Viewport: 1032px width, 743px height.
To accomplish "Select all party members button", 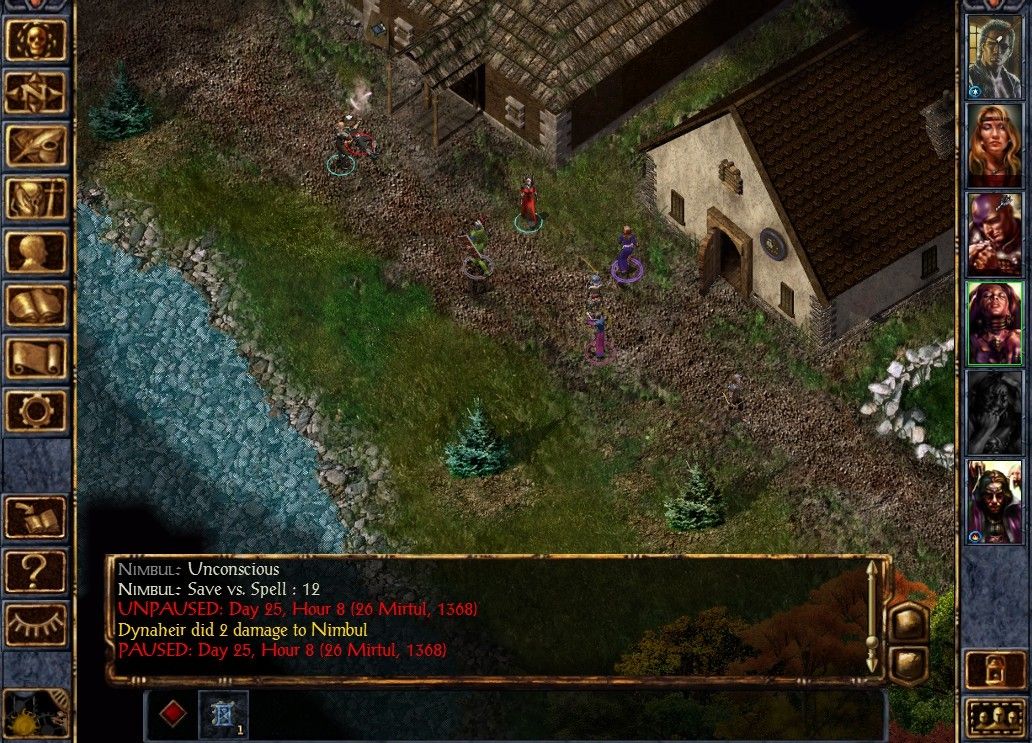I will click(x=994, y=718).
